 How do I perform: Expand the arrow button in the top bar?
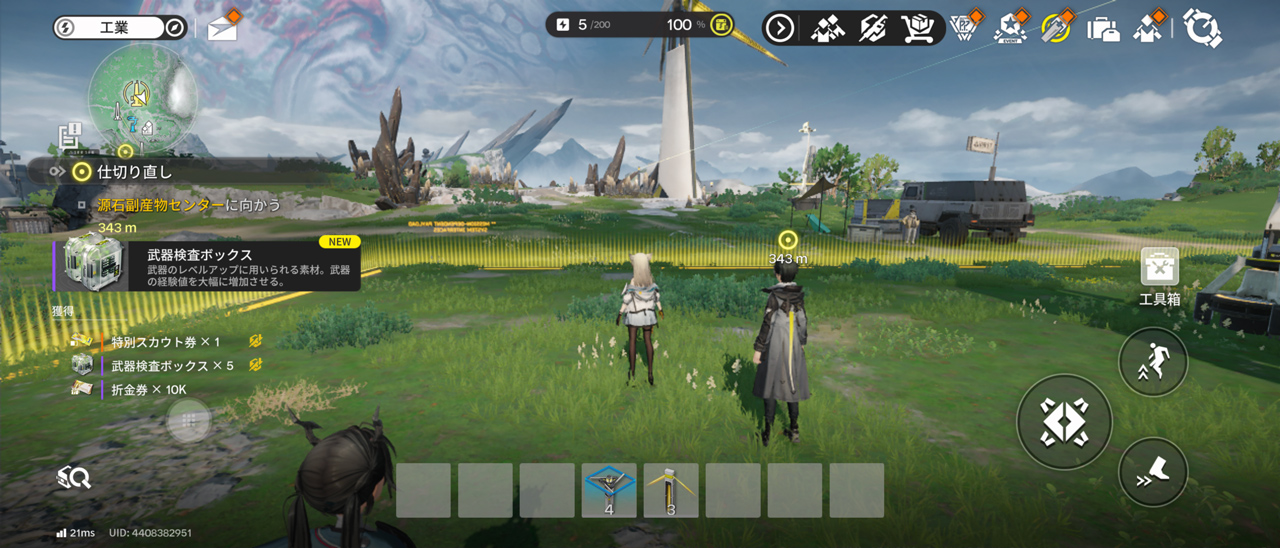point(779,28)
